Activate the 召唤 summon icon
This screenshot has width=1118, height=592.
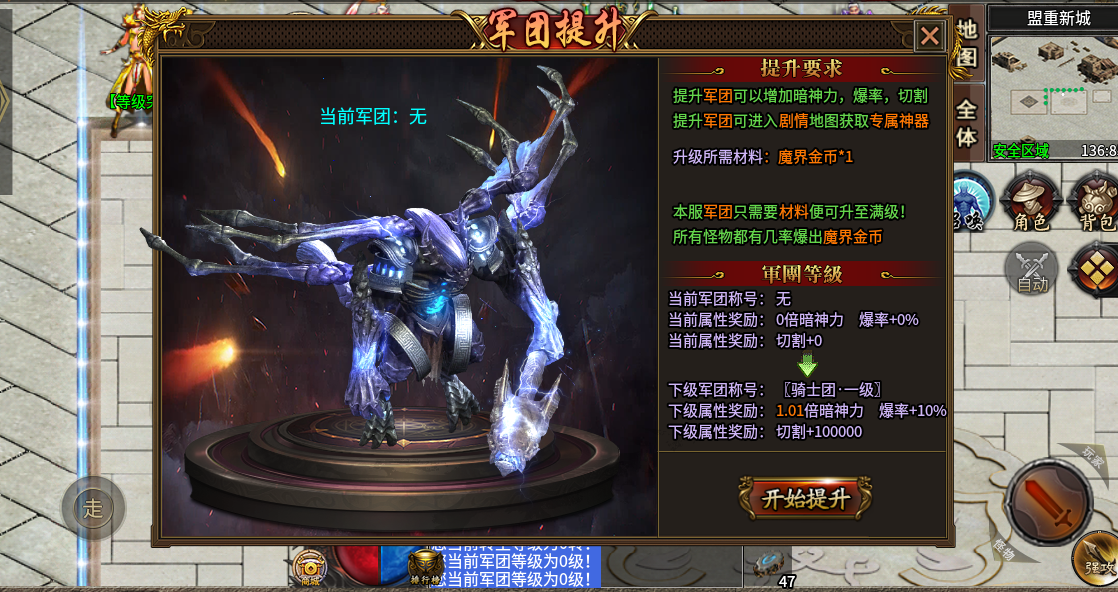pos(968,200)
